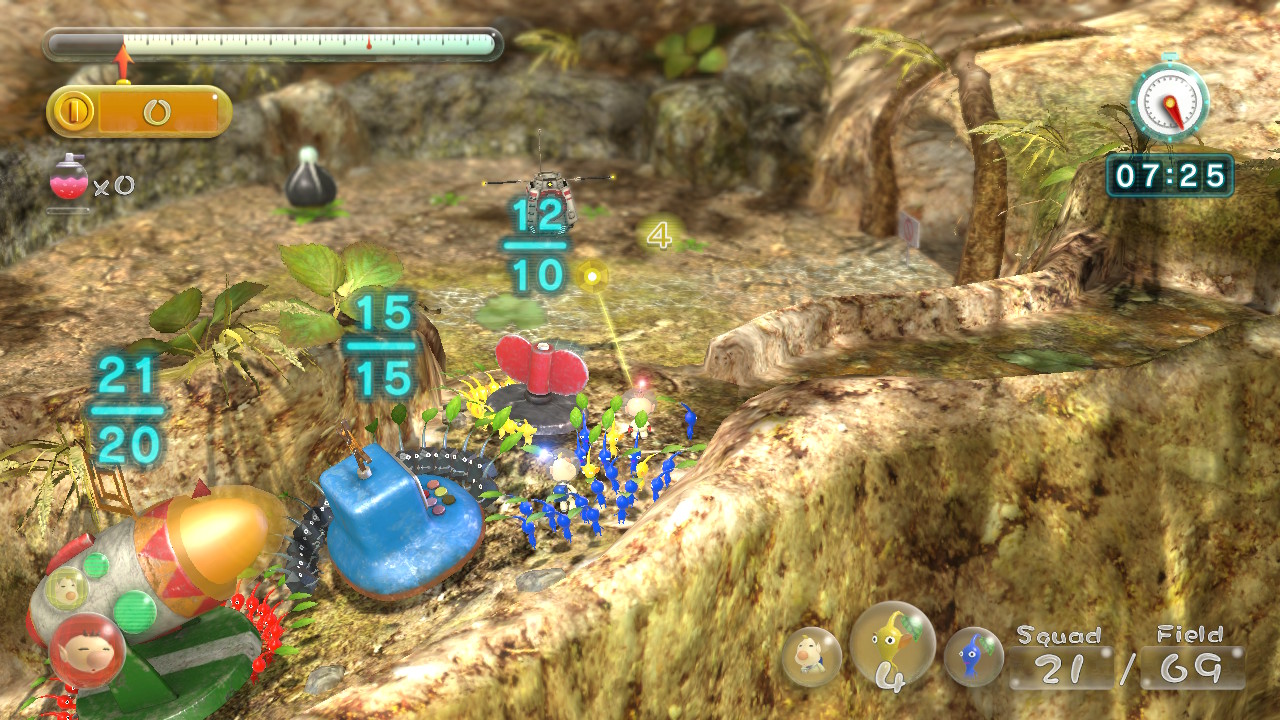Select the yellow Pikmin squad bubble

tap(892, 645)
